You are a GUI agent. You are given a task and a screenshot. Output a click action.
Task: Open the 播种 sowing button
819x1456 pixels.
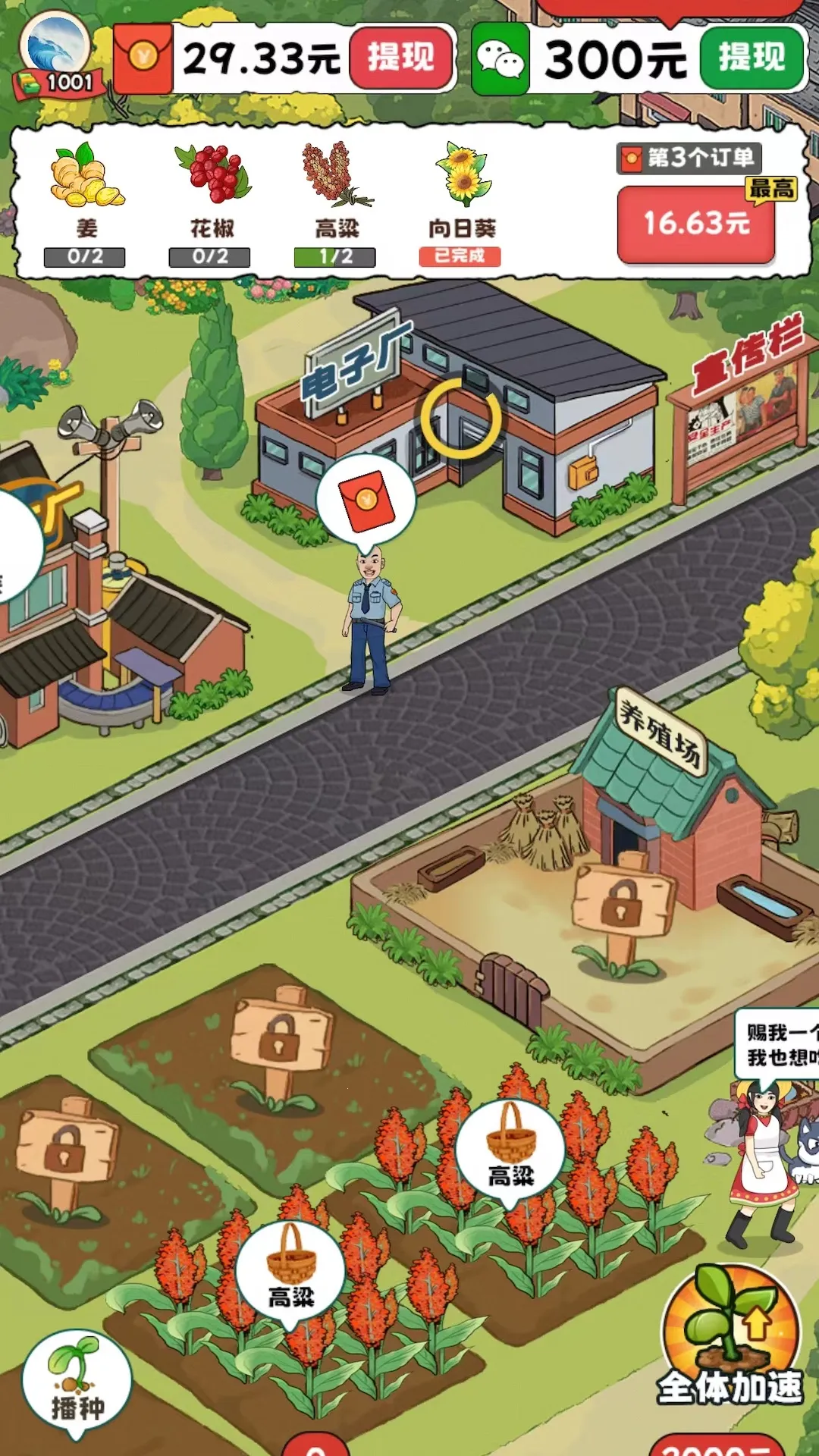tap(77, 1382)
